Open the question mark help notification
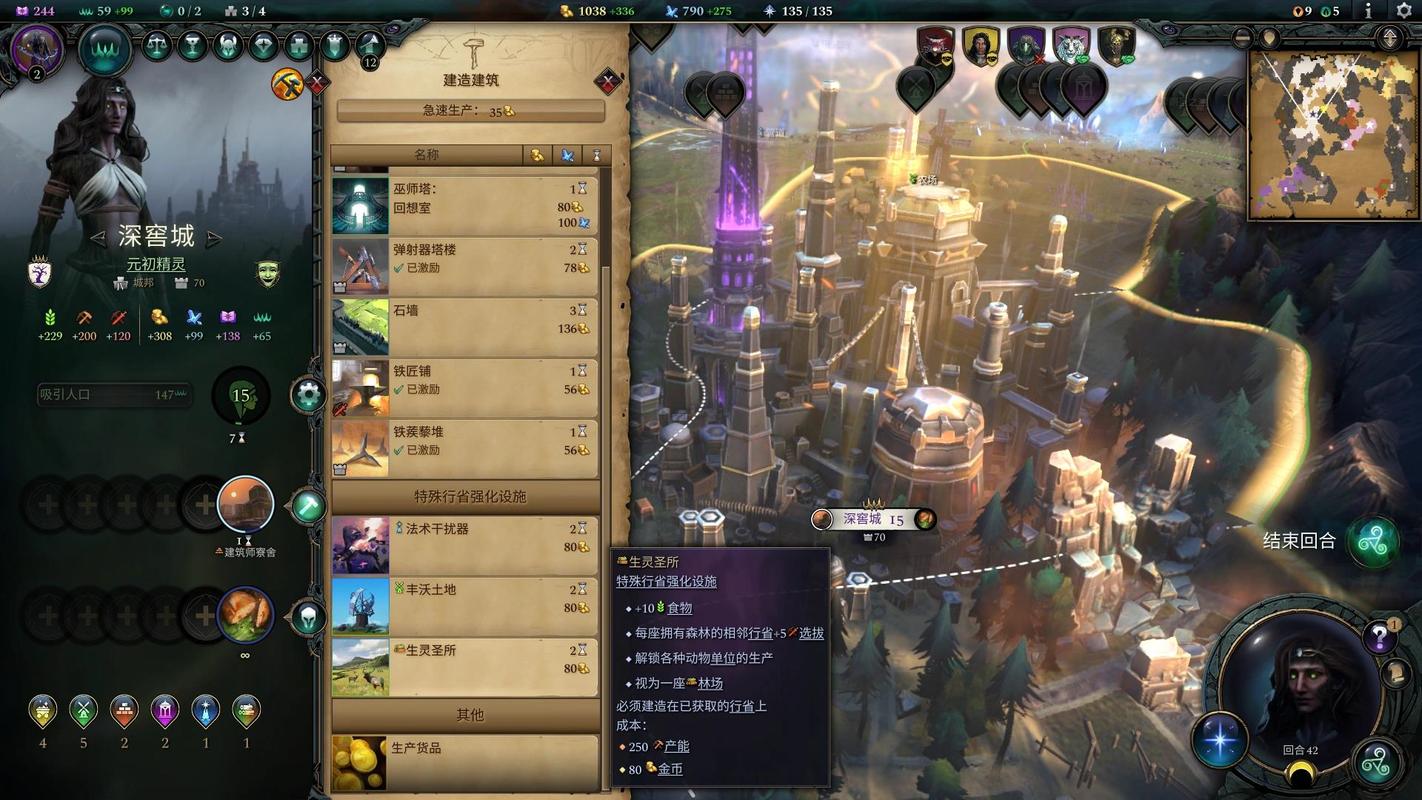The height and width of the screenshot is (800, 1422). pos(1379,636)
